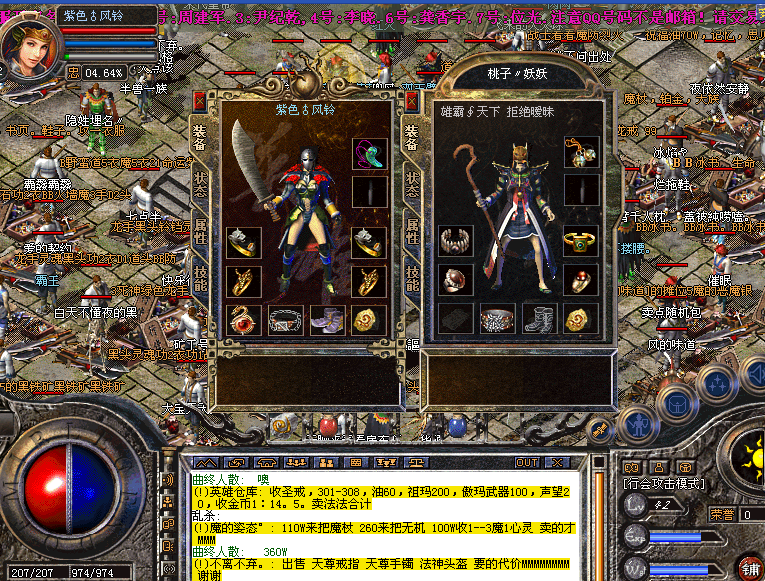This screenshot has height=581, width=765.
Task: Select the spiked bracelet slot in right panel
Action: pyautogui.click(x=456, y=241)
